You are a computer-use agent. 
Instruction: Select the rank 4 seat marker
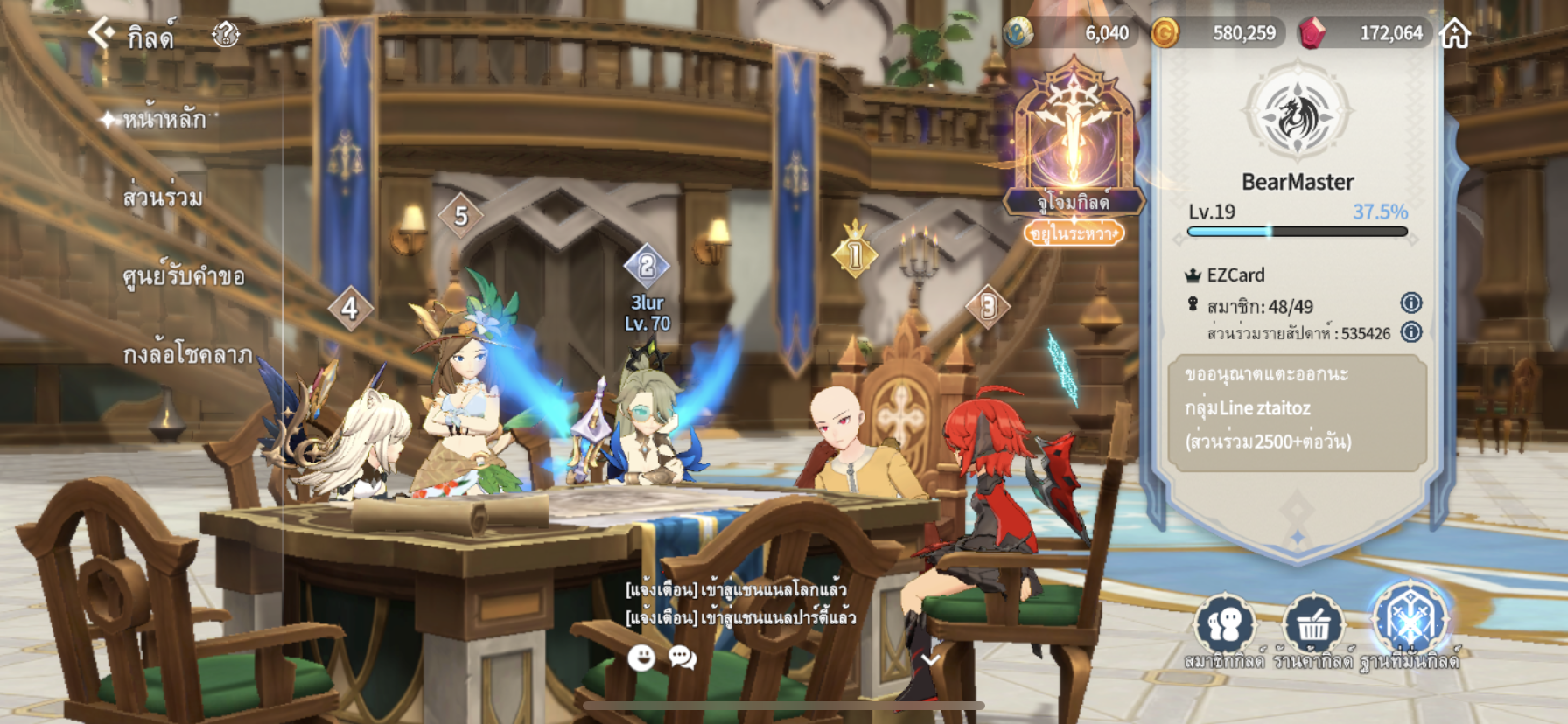[350, 308]
